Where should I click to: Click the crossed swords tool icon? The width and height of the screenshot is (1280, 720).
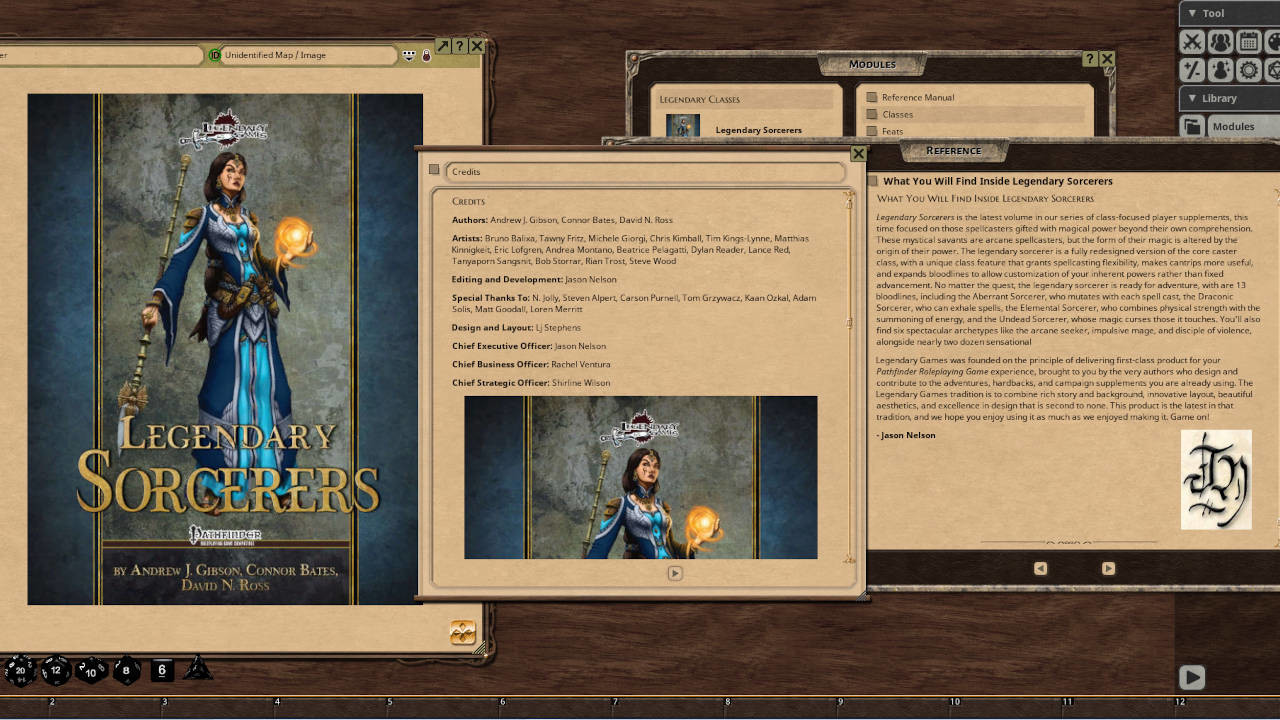pos(1192,42)
